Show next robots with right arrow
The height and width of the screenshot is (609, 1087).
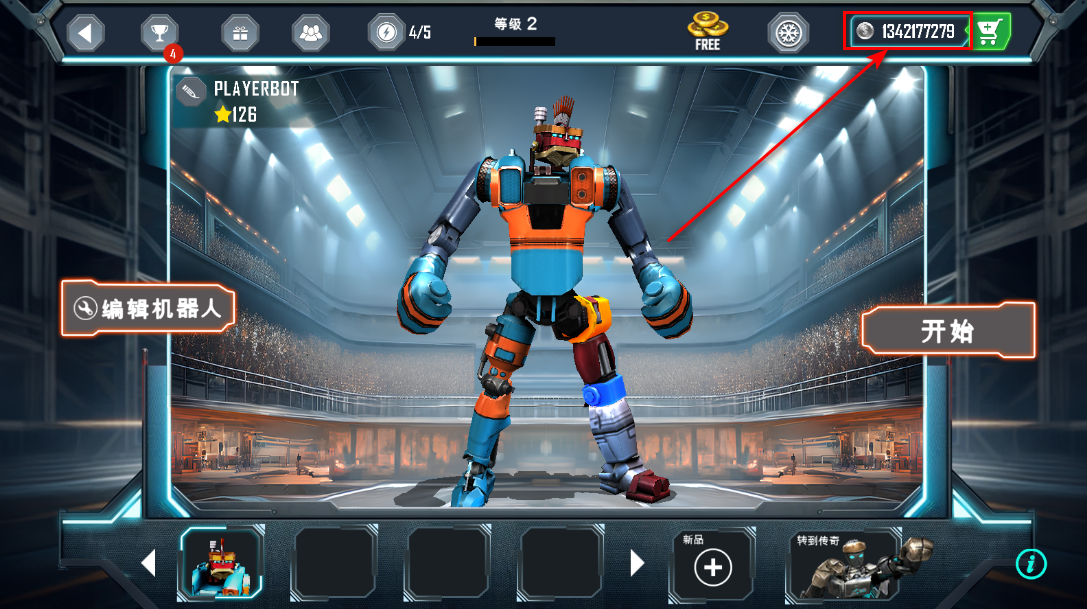637,564
